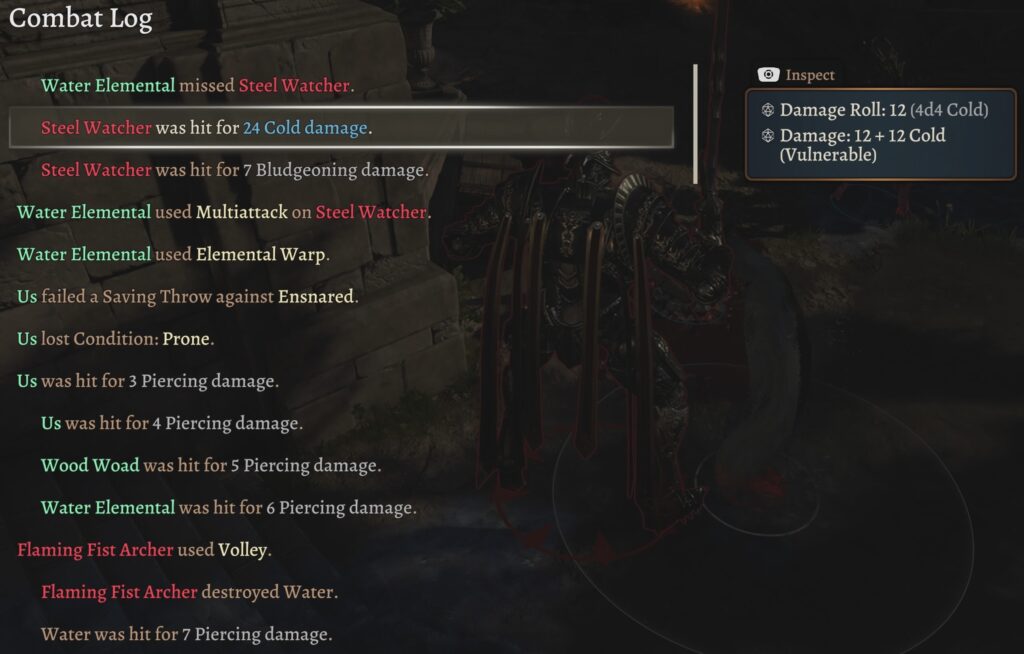Click the combat log scrollbar handle

695,125
